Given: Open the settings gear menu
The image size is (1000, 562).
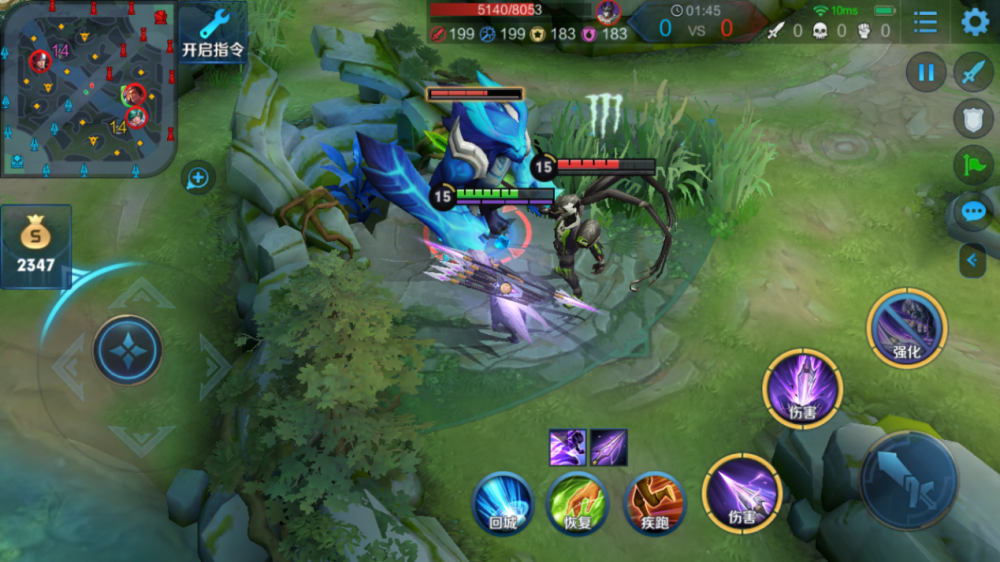Looking at the screenshot, I should point(974,22).
